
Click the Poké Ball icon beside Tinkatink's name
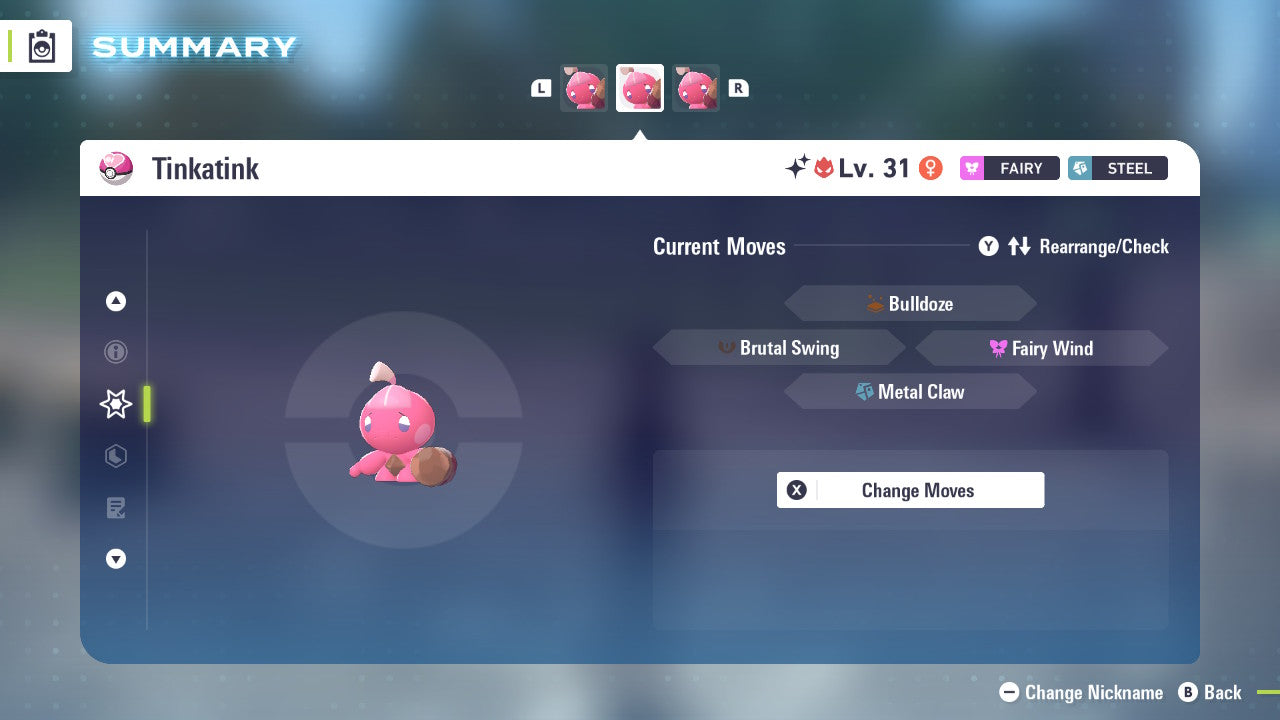117,168
